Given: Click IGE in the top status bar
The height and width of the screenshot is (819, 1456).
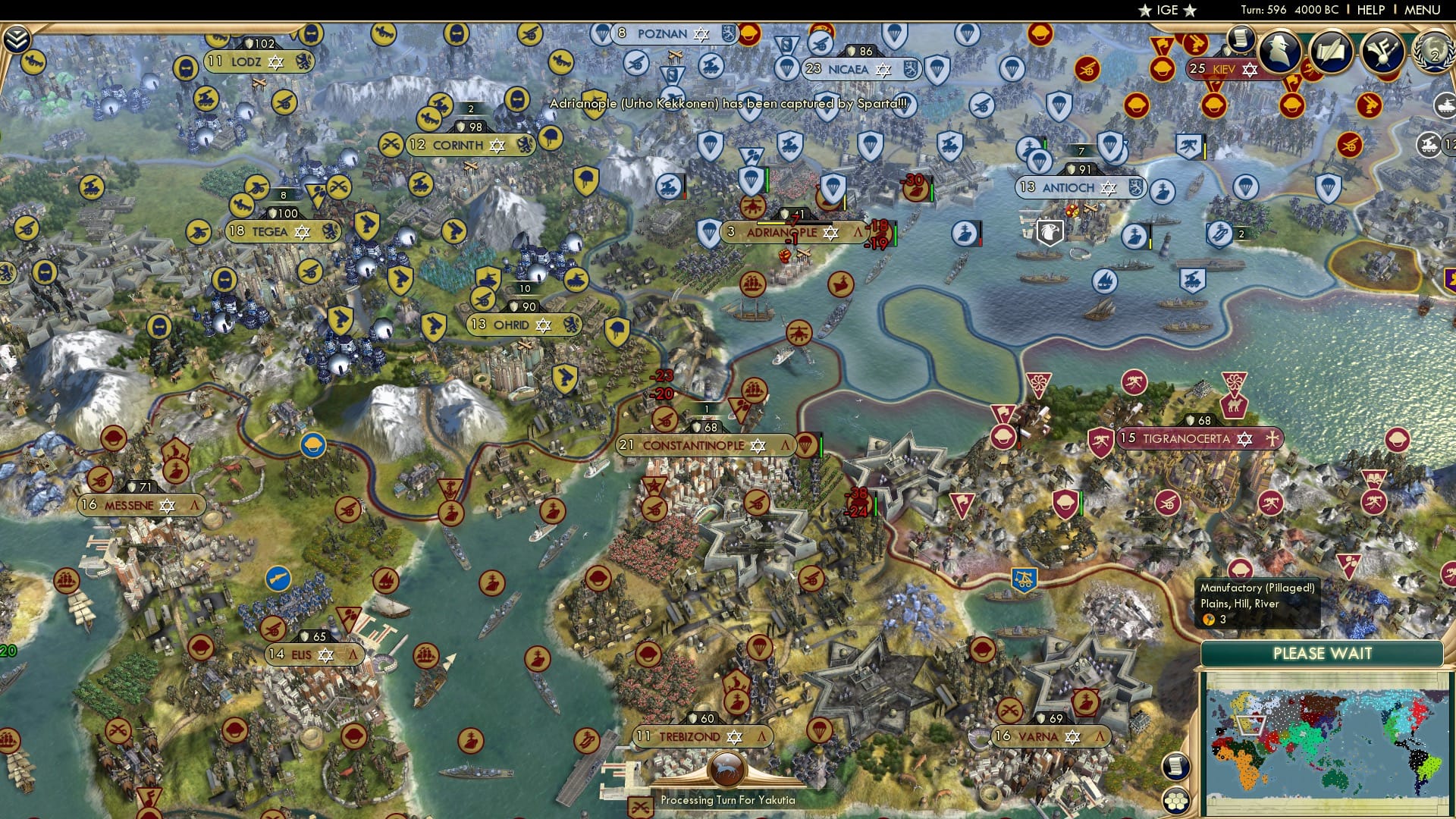Looking at the screenshot, I should coord(1168,11).
